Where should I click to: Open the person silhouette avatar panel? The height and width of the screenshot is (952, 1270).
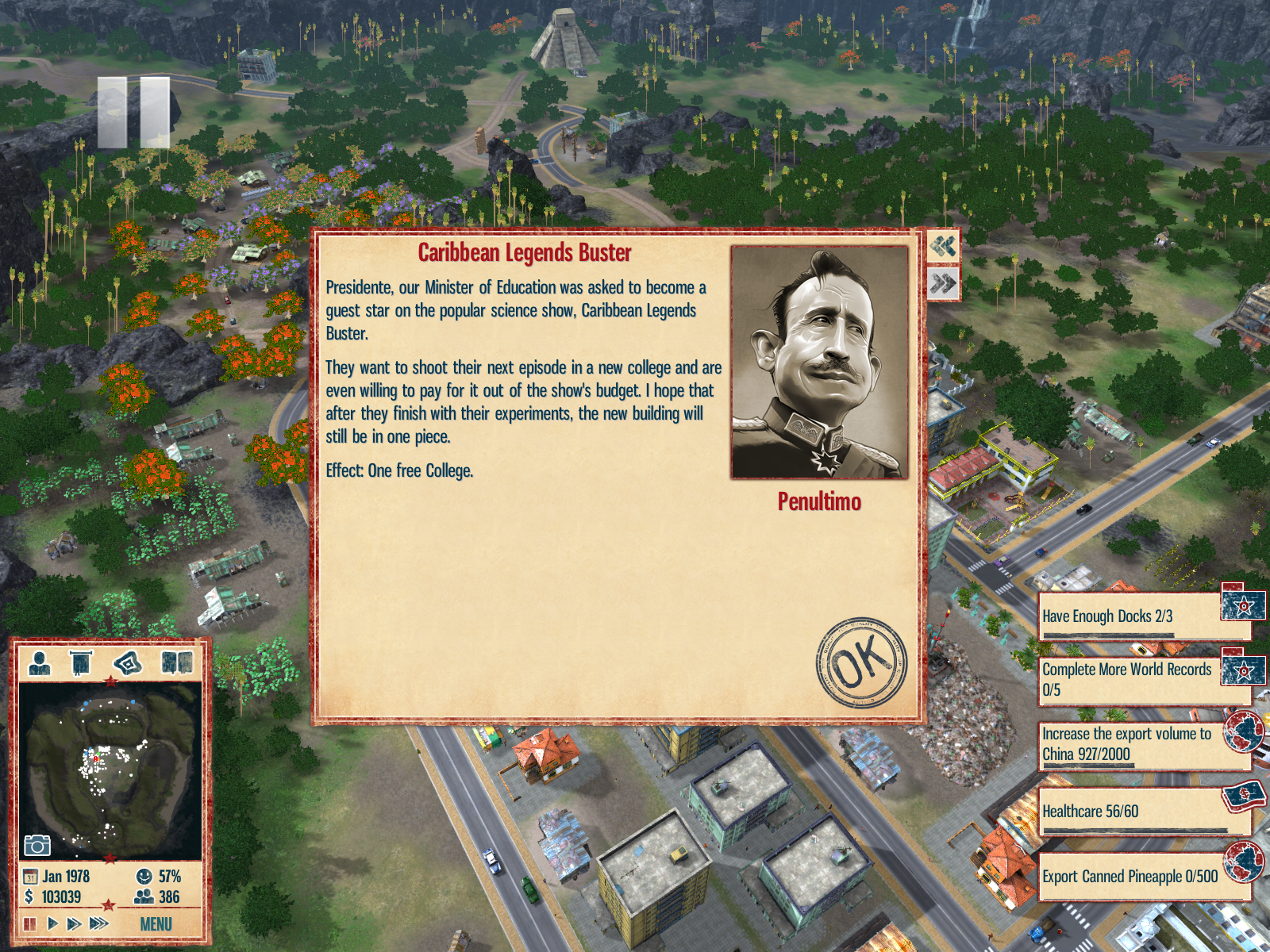[x=40, y=662]
